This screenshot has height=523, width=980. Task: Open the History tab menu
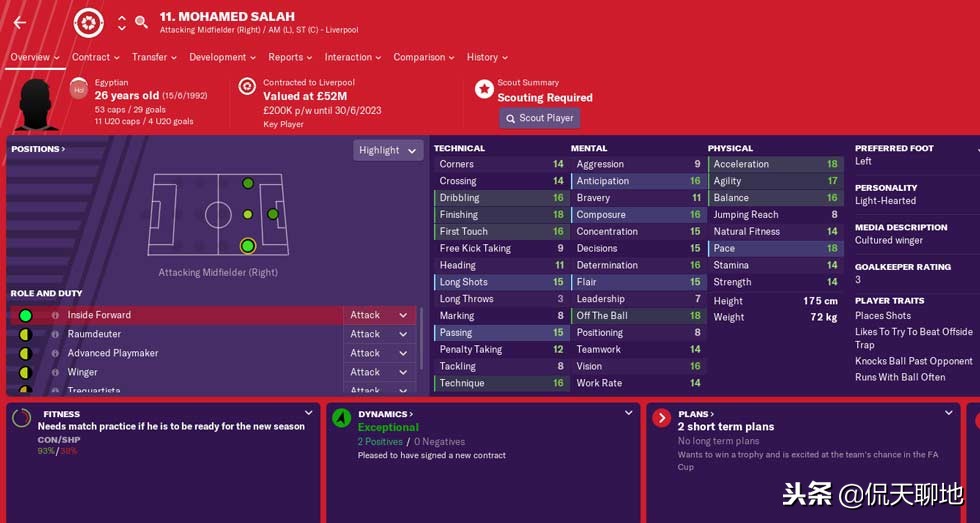(x=487, y=57)
